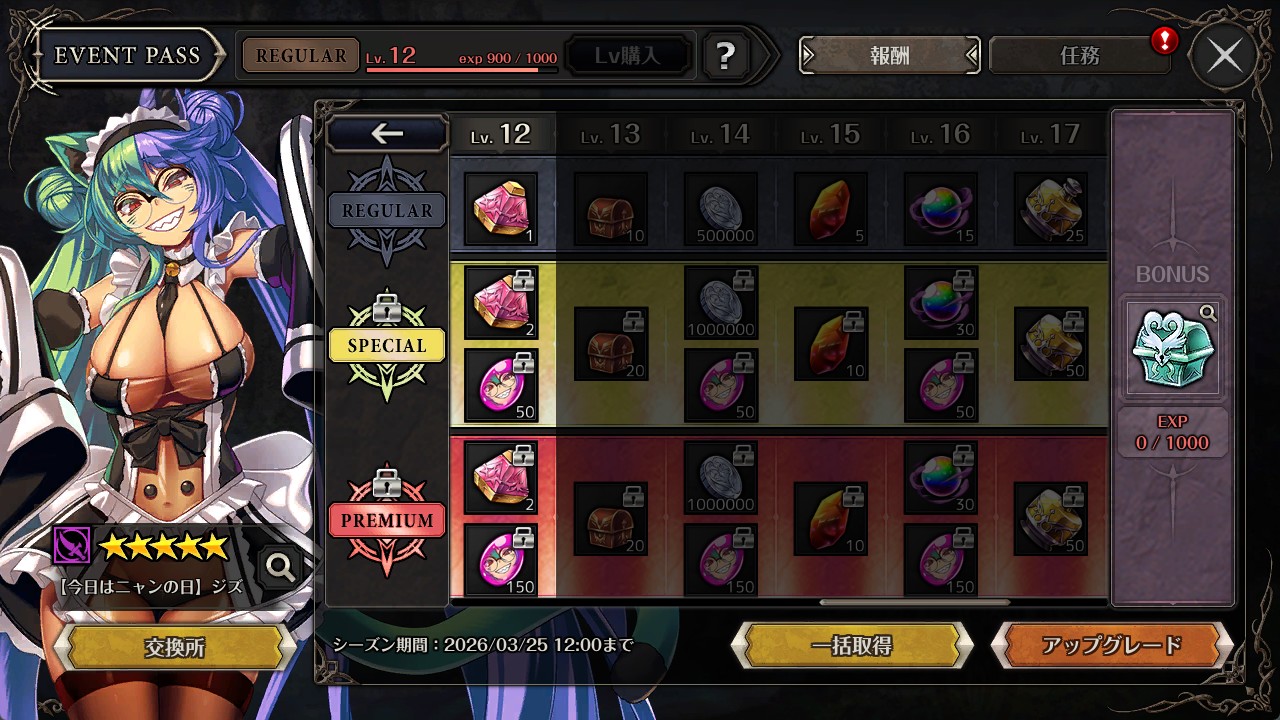The image size is (1280, 720).
Task: Select the Lv. 16 regular rainbow orb reward
Action: click(x=941, y=209)
